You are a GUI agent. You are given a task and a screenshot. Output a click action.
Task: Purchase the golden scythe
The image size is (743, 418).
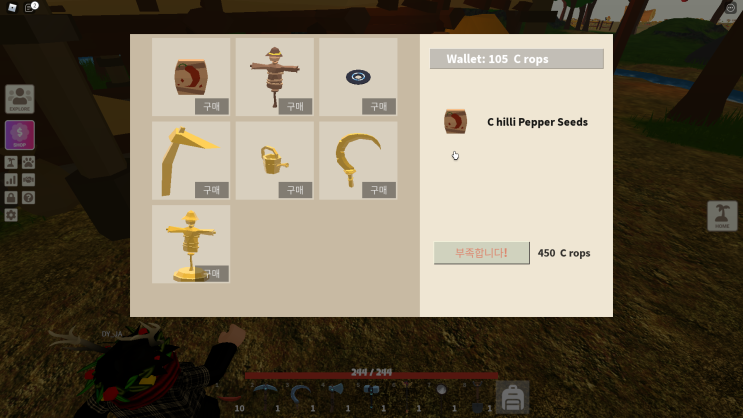point(212,189)
